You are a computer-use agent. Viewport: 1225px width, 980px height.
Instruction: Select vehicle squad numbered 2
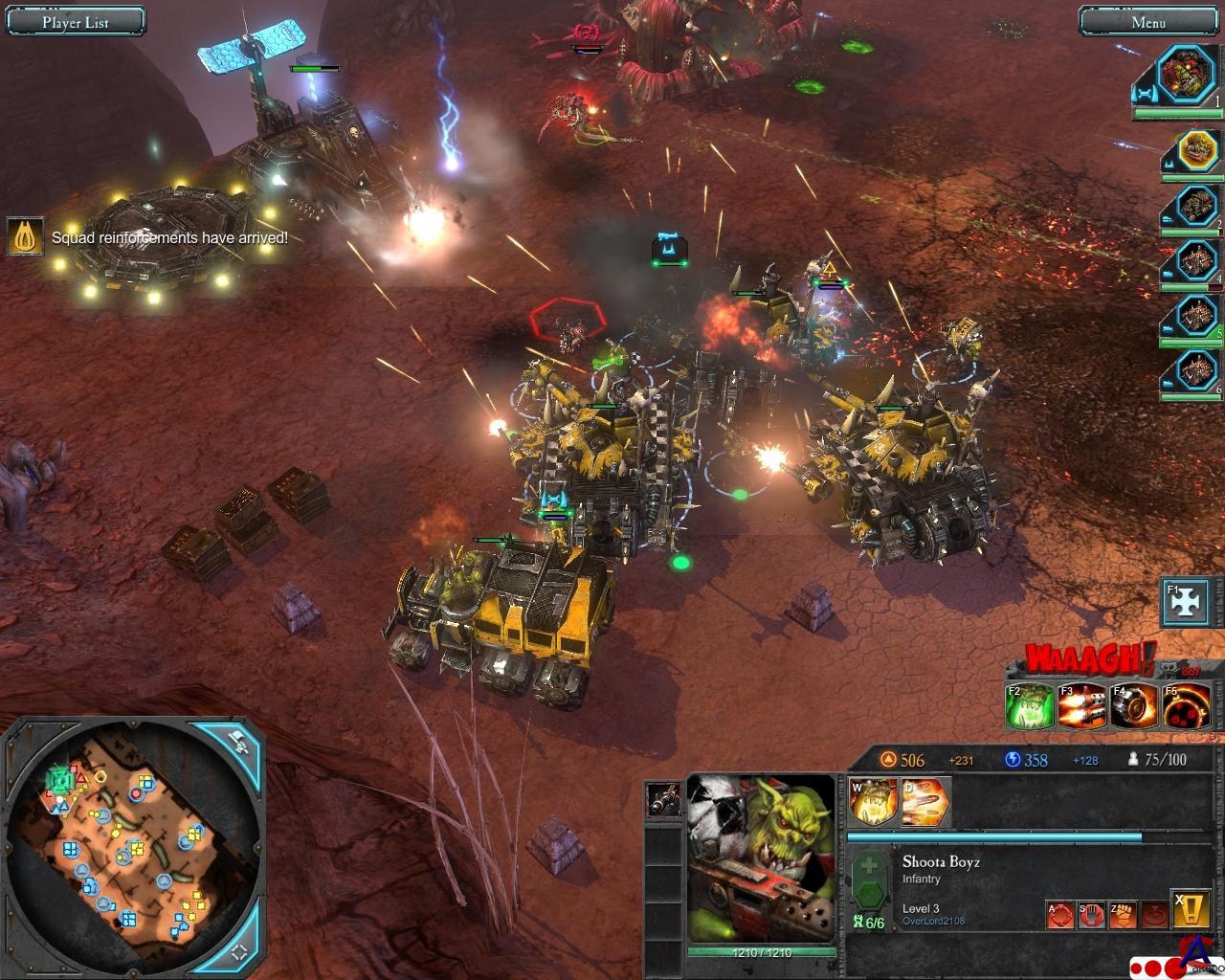click(x=1192, y=208)
